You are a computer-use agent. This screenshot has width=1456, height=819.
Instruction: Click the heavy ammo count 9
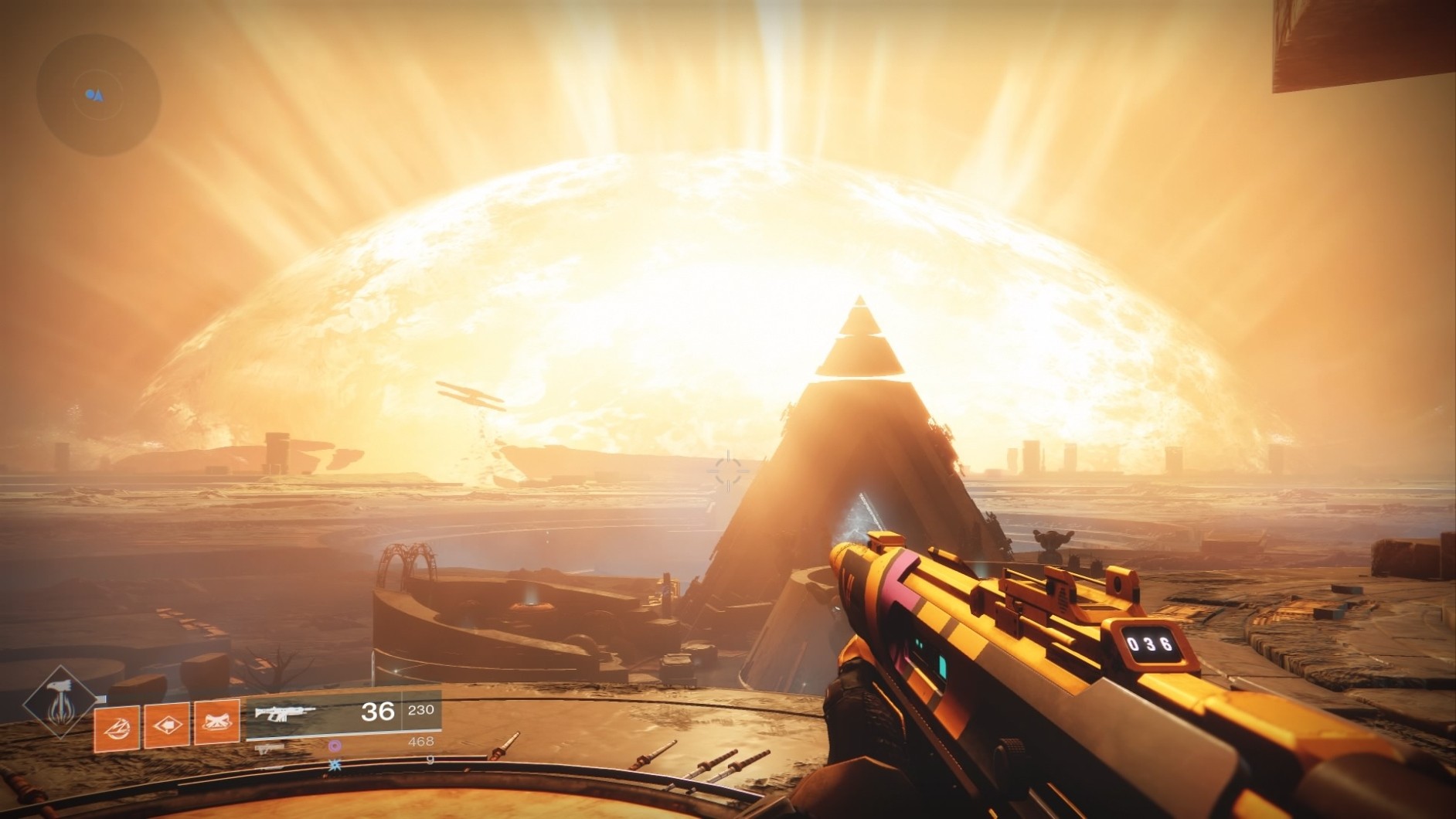(430, 760)
